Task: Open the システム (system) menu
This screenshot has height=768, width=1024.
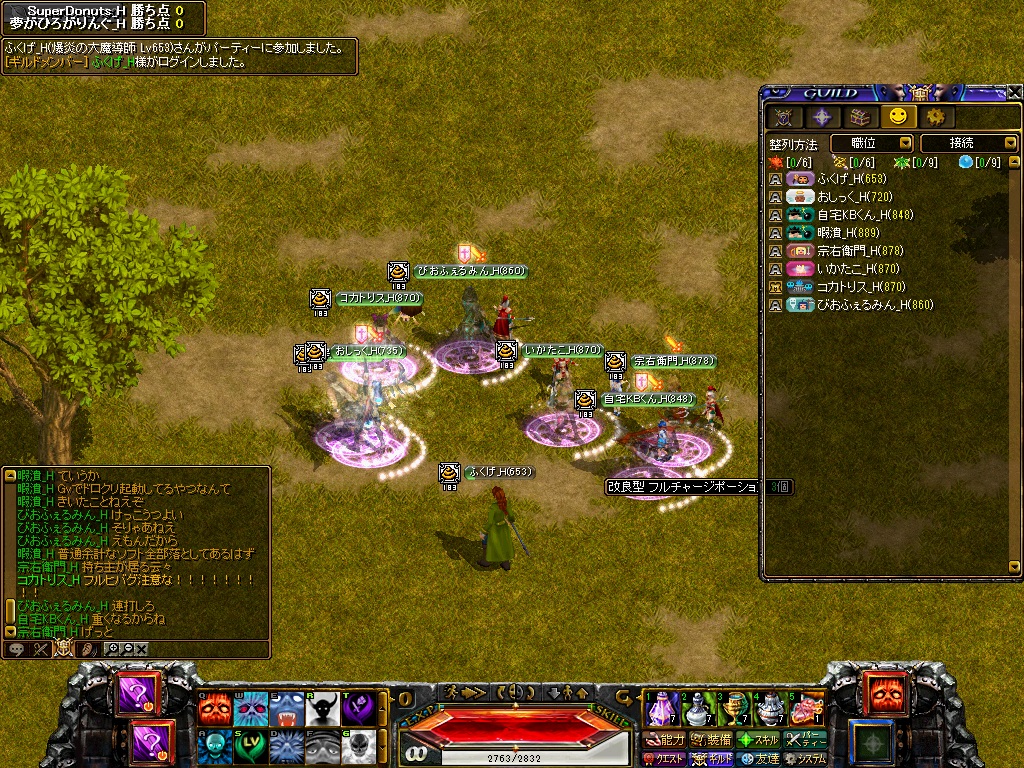Action: click(x=806, y=759)
